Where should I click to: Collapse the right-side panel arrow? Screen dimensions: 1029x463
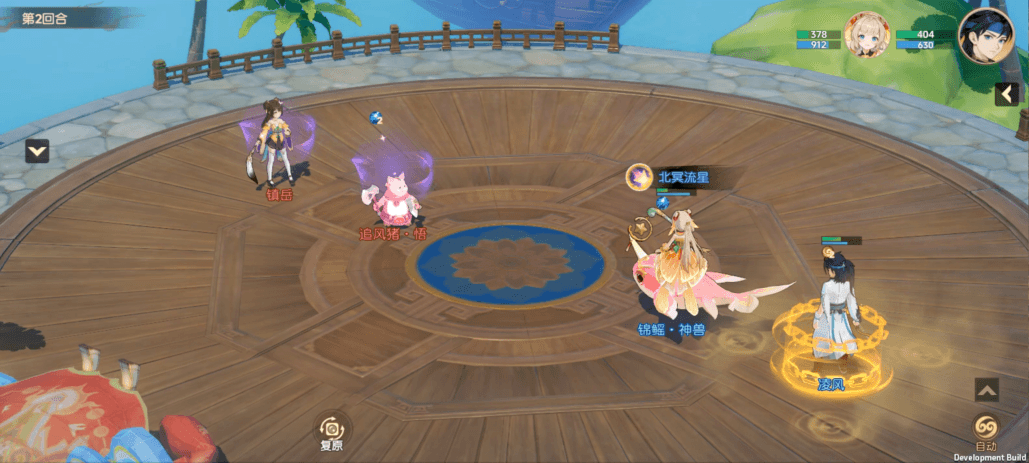(1007, 94)
